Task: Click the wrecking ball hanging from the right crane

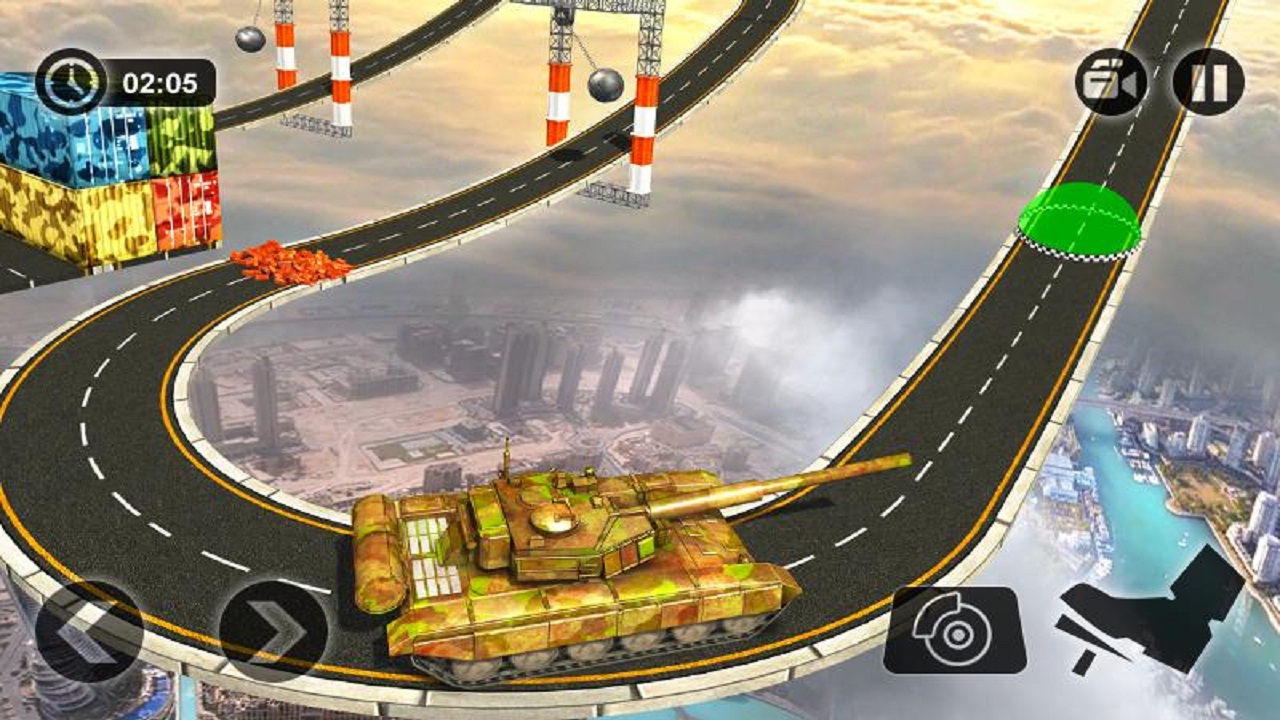Action: click(x=604, y=82)
